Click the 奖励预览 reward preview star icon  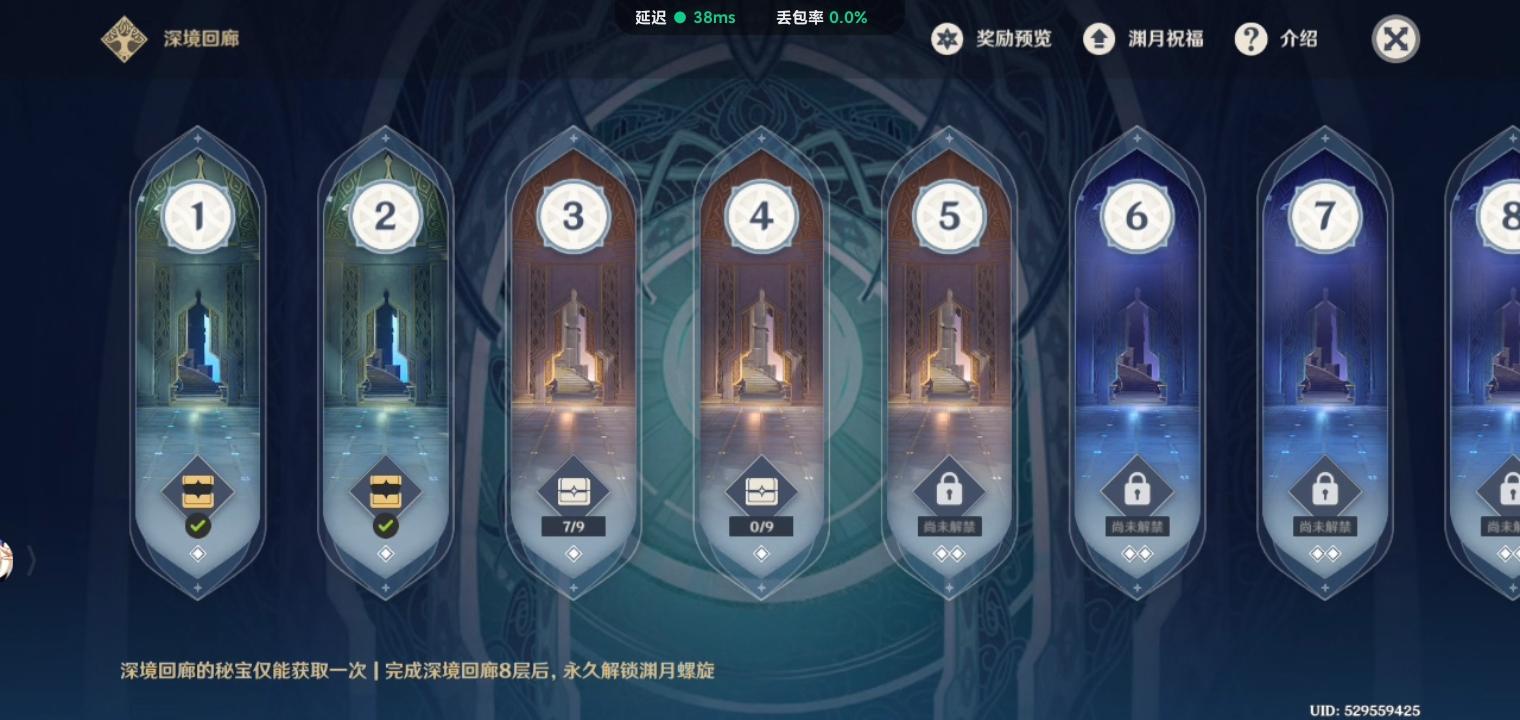click(x=947, y=39)
